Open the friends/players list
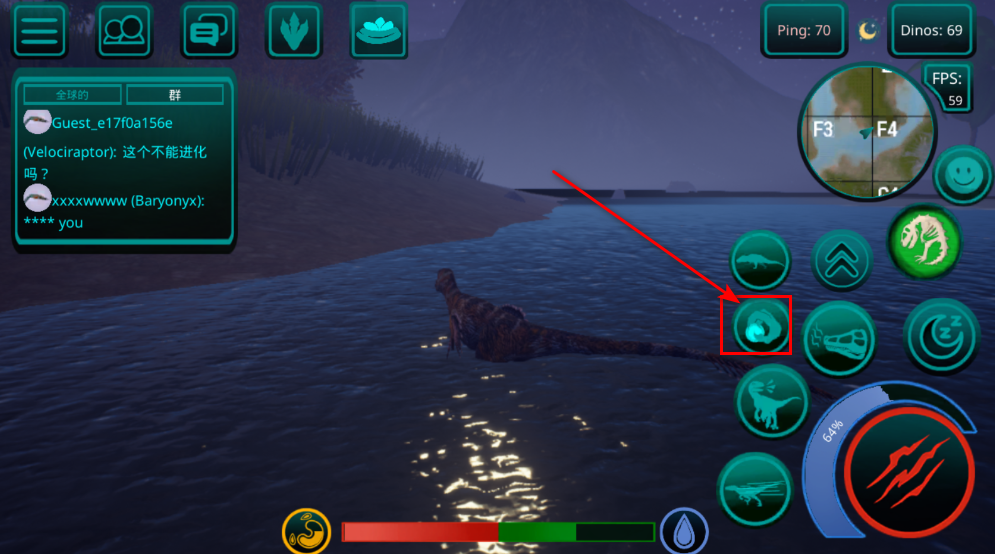995x554 pixels. pyautogui.click(x=124, y=30)
